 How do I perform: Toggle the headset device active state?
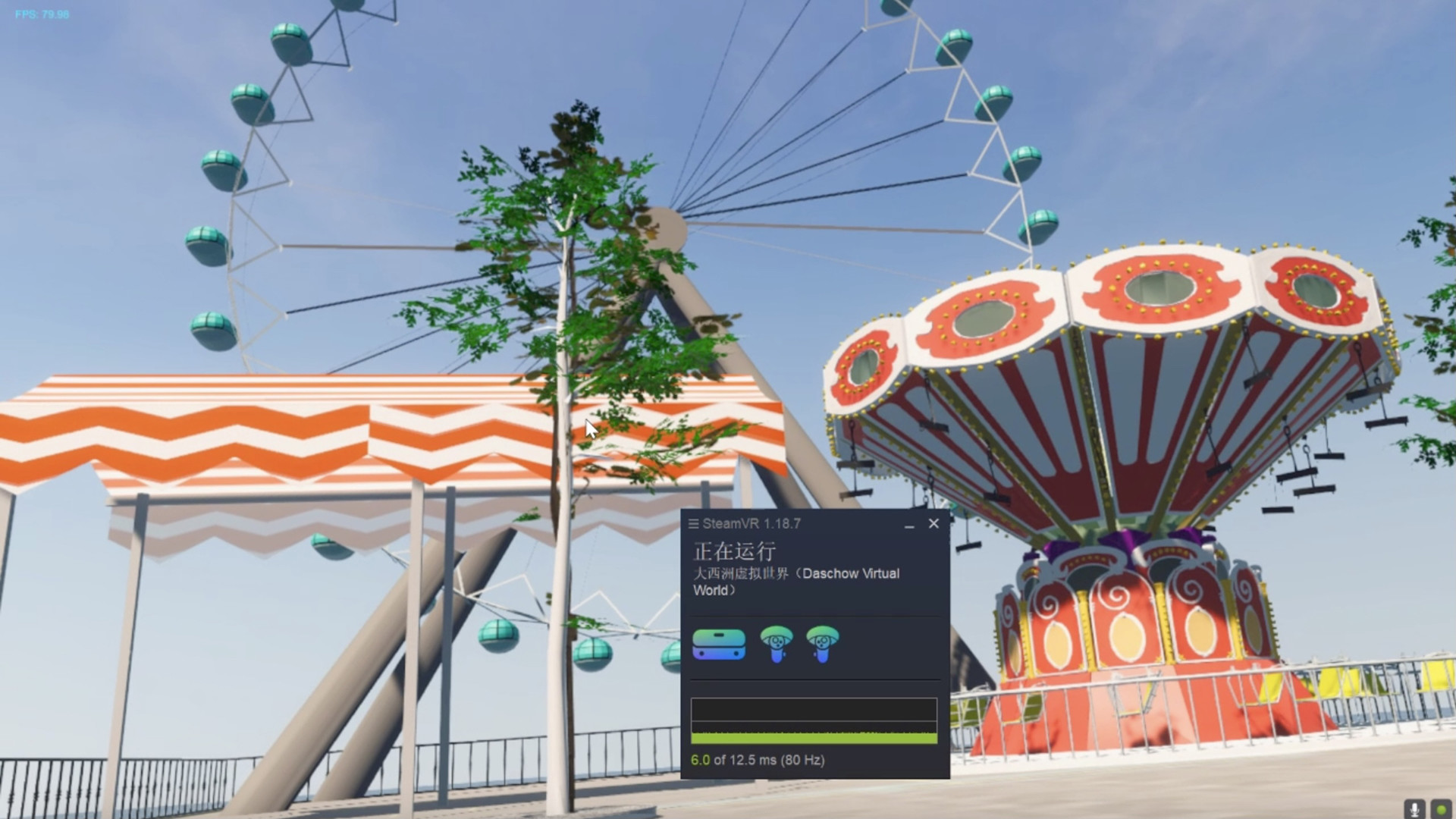click(717, 644)
